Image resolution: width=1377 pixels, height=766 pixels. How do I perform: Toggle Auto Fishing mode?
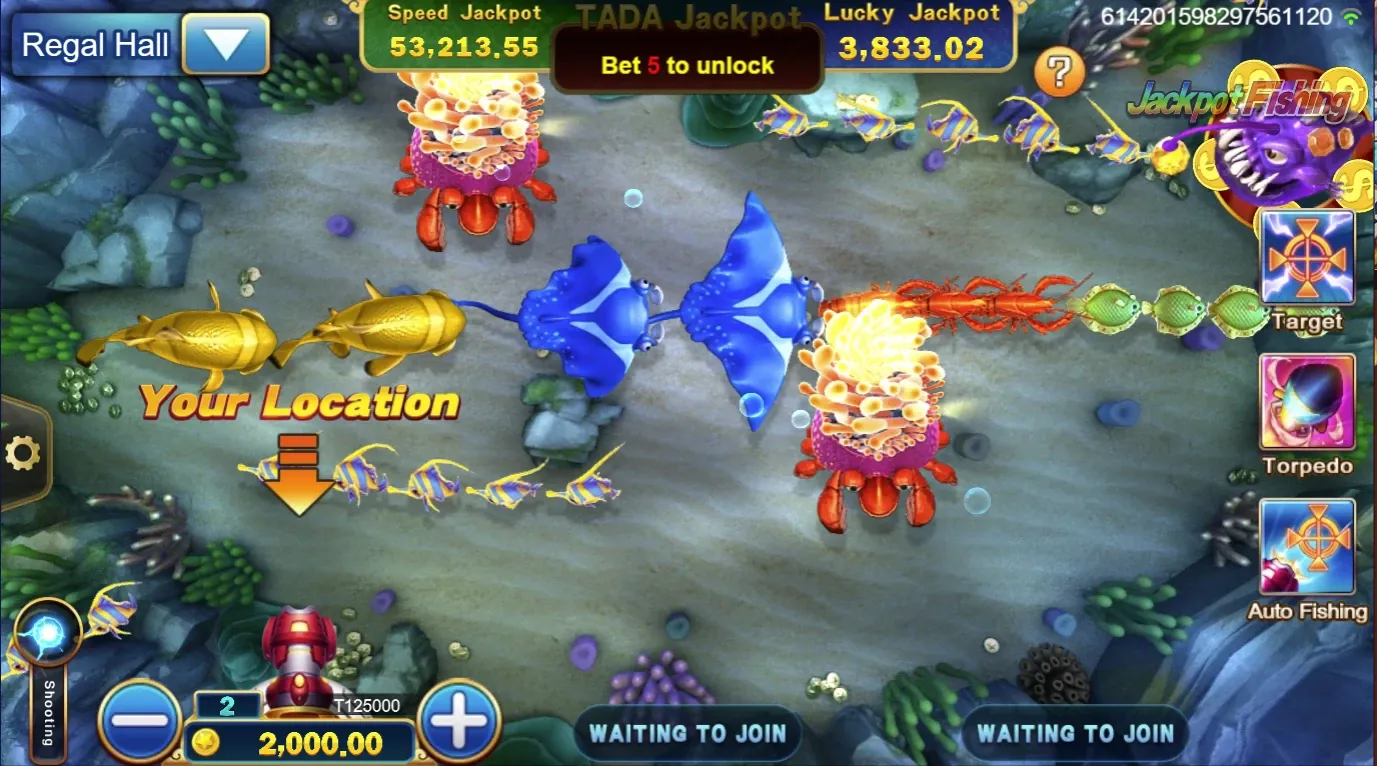tap(1306, 548)
